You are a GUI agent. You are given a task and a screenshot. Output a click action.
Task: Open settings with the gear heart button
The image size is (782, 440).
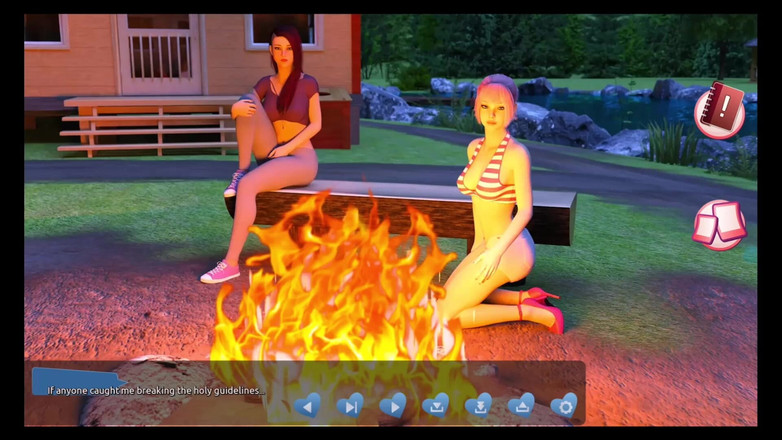[564, 405]
